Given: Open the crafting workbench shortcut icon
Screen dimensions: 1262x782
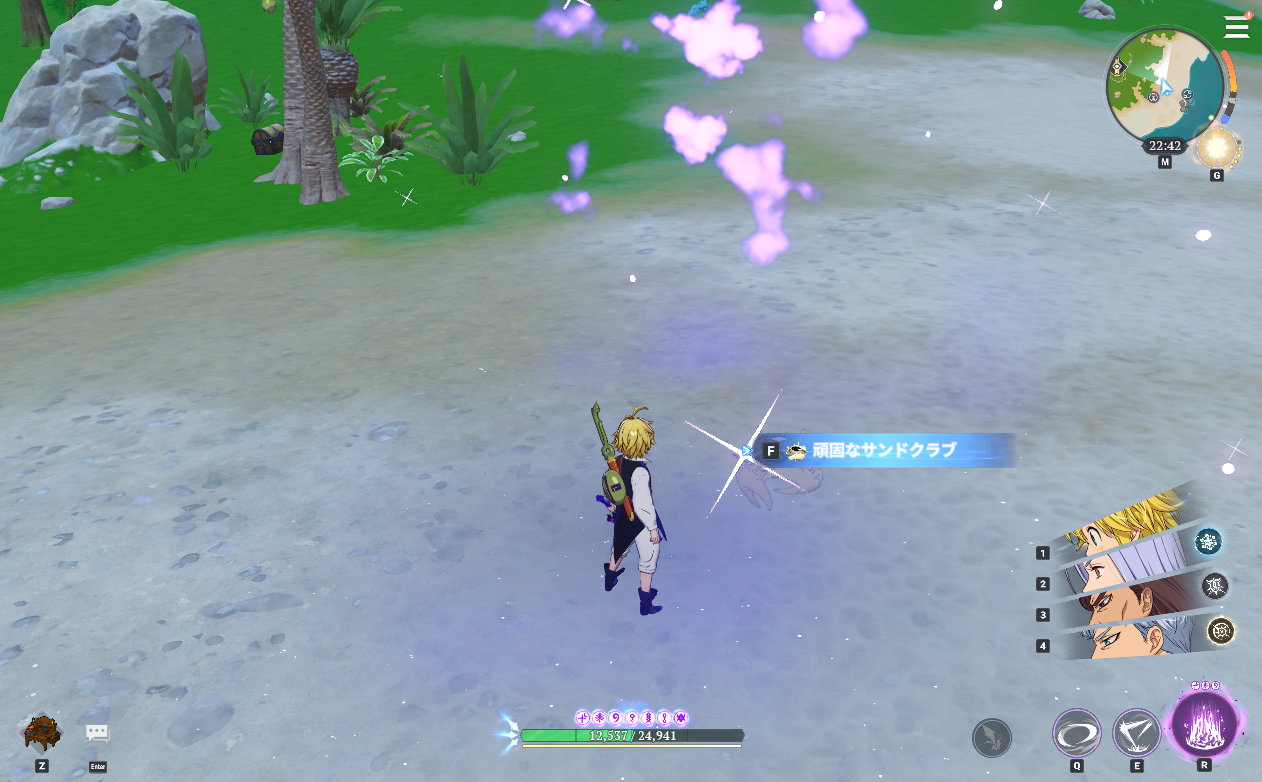Looking at the screenshot, I should coord(42,733).
